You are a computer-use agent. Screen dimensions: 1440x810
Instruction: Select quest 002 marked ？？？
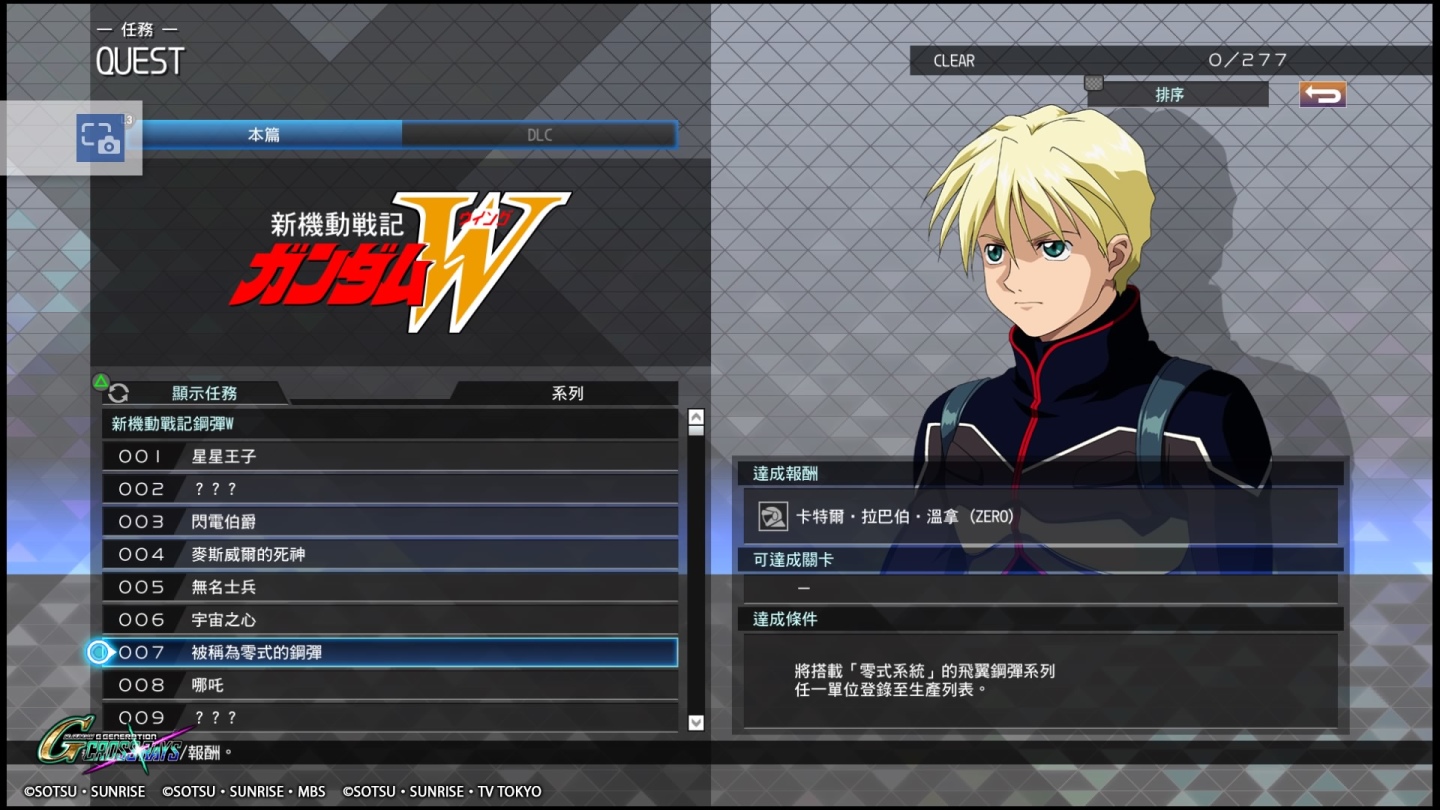pos(390,489)
